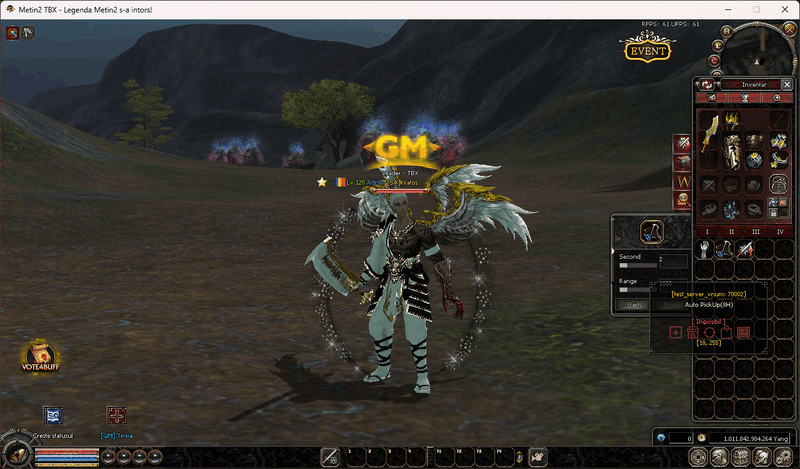800x469 pixels.
Task: Switch to inventory page III
Action: click(x=758, y=231)
